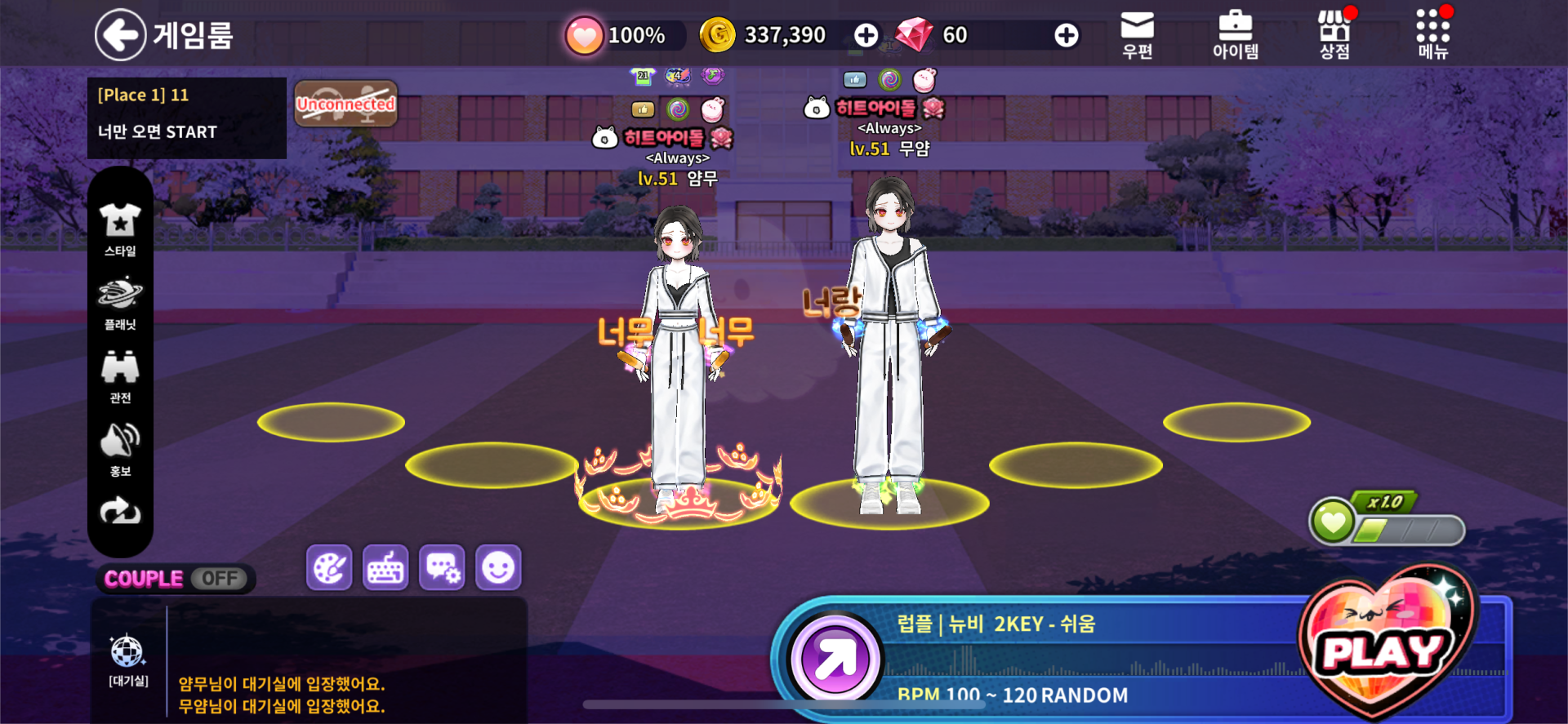The image size is (1568, 724).
Task: Add more ruby gems with plus button
Action: tap(1066, 35)
